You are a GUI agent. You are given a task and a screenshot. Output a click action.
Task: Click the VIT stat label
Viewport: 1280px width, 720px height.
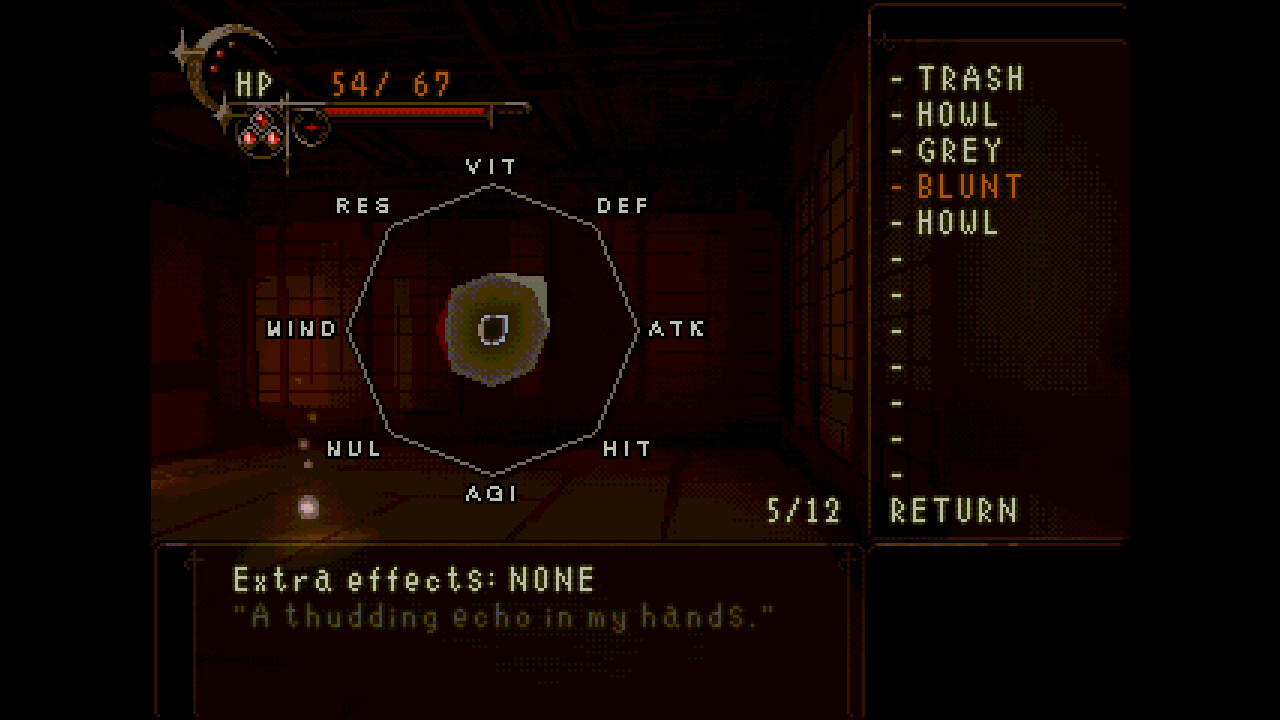[x=491, y=166]
